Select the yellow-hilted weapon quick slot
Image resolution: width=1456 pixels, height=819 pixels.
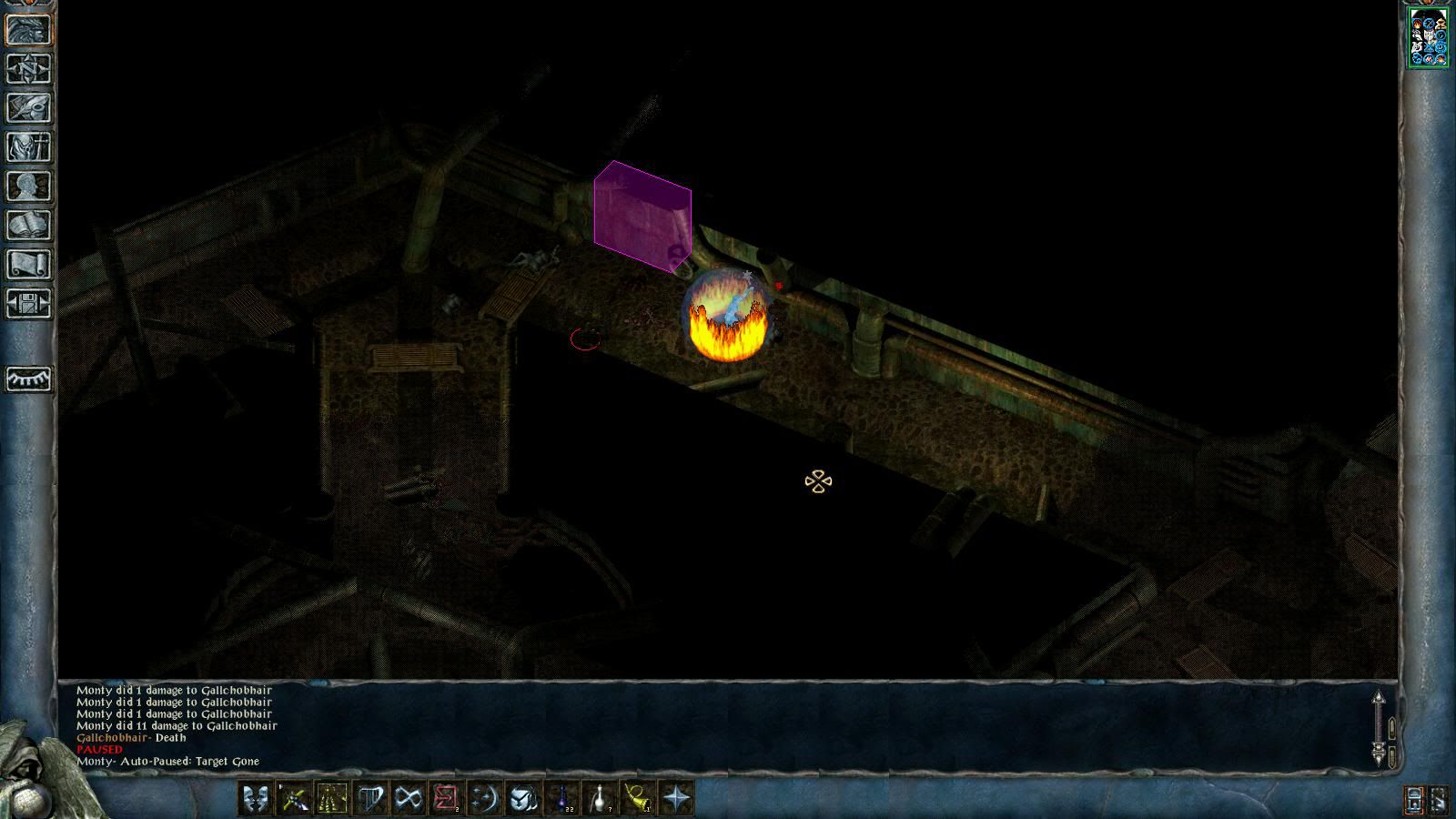tap(292, 799)
